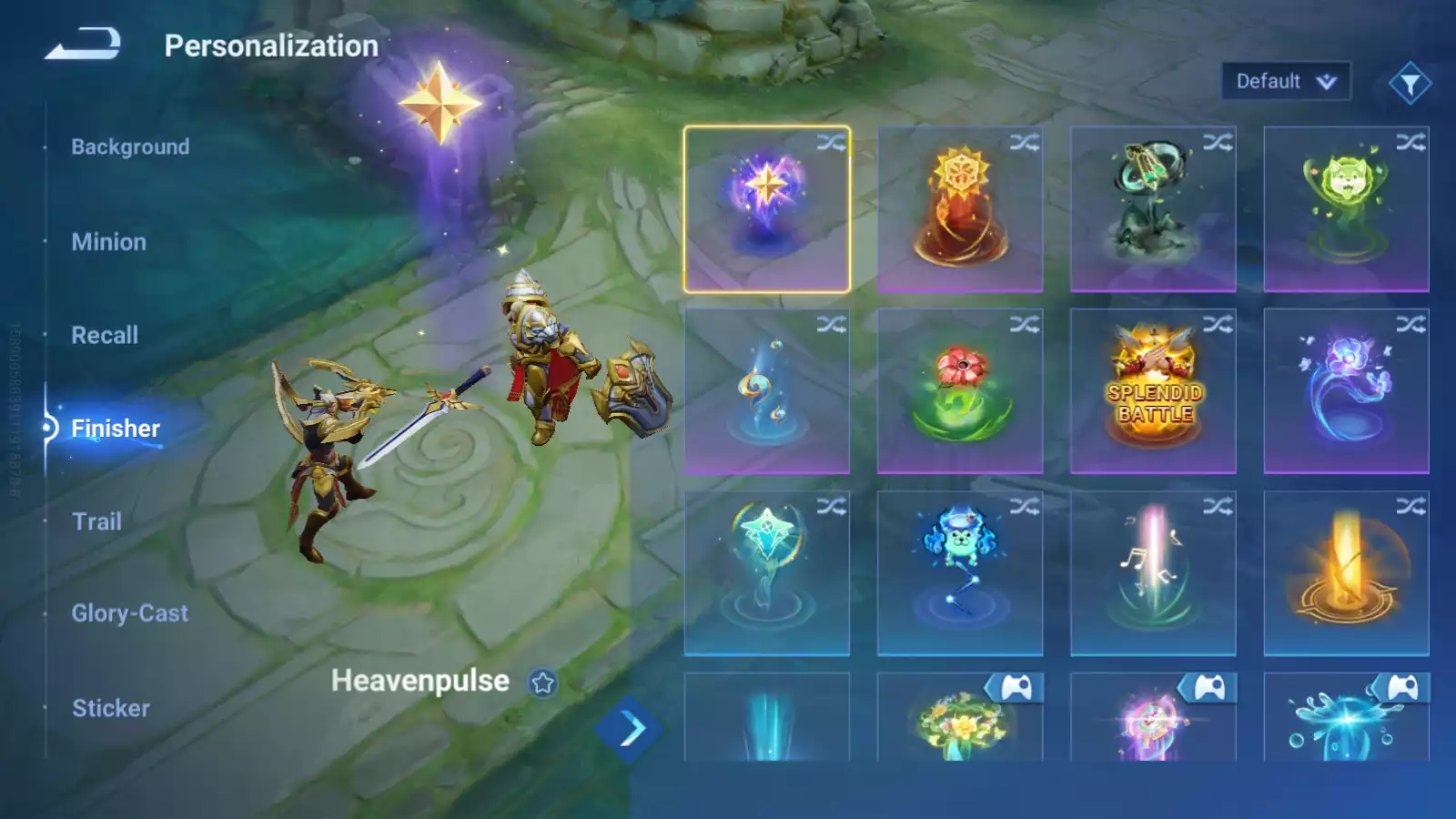
Task: Select the Heavenpulse purple star finisher
Action: point(766,209)
